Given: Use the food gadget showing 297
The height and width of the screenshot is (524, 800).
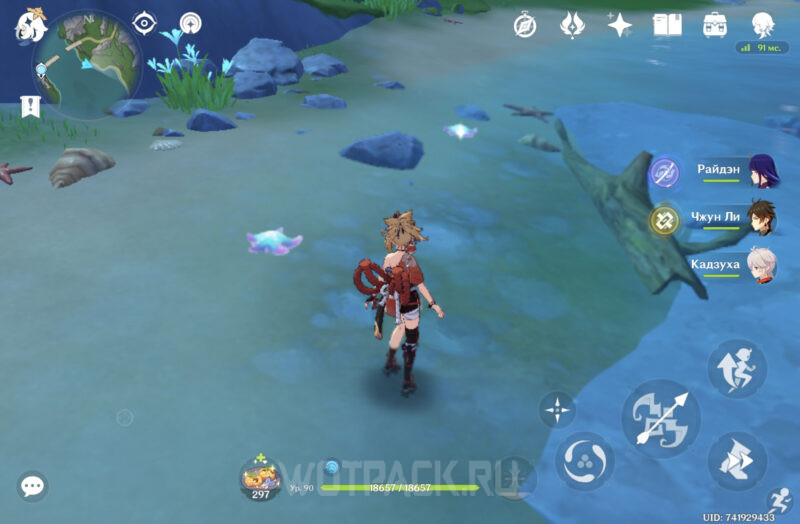Looking at the screenshot, I should pyautogui.click(x=261, y=477).
